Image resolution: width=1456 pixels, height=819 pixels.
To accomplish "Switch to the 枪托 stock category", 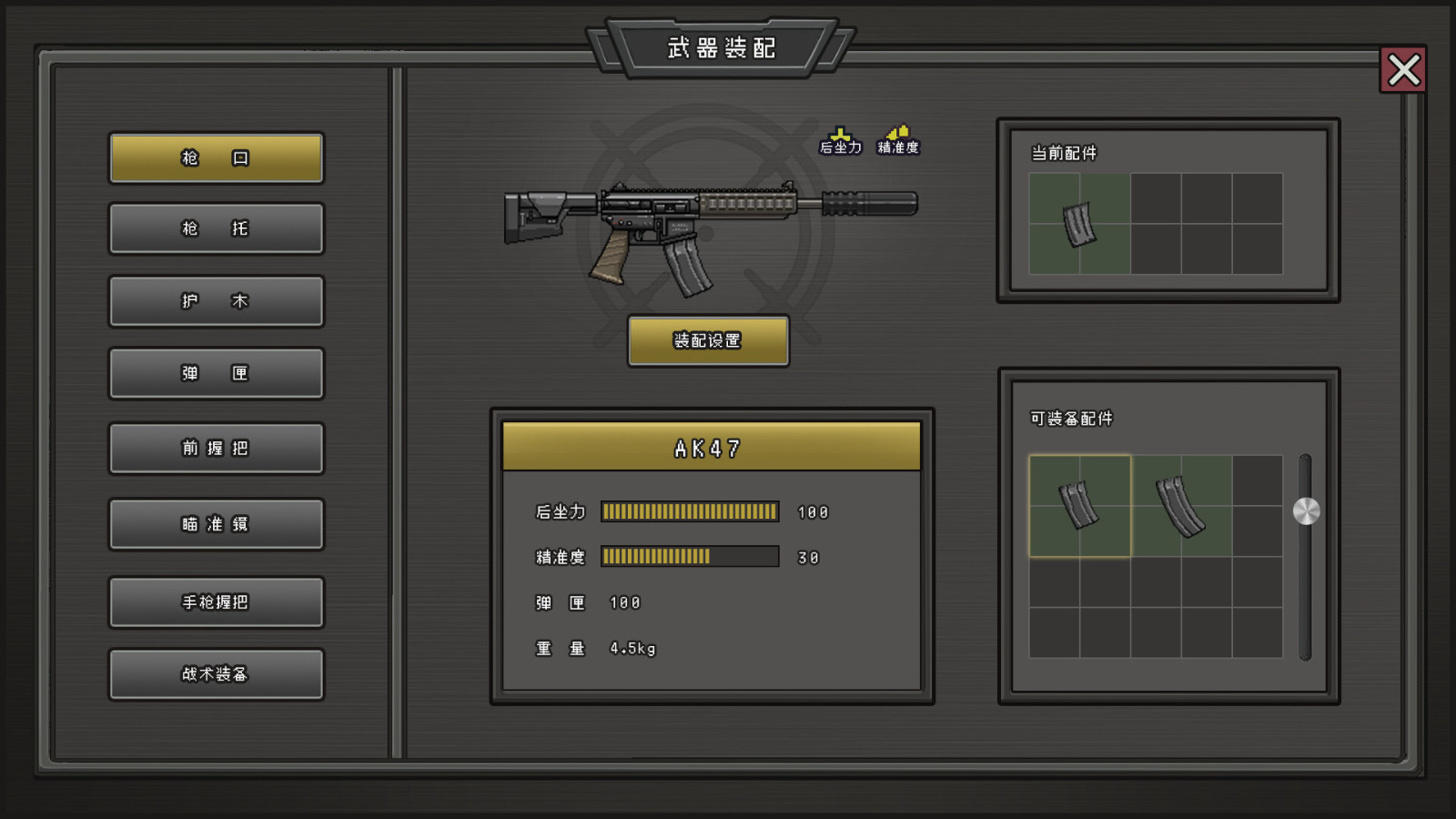I will 216,228.
